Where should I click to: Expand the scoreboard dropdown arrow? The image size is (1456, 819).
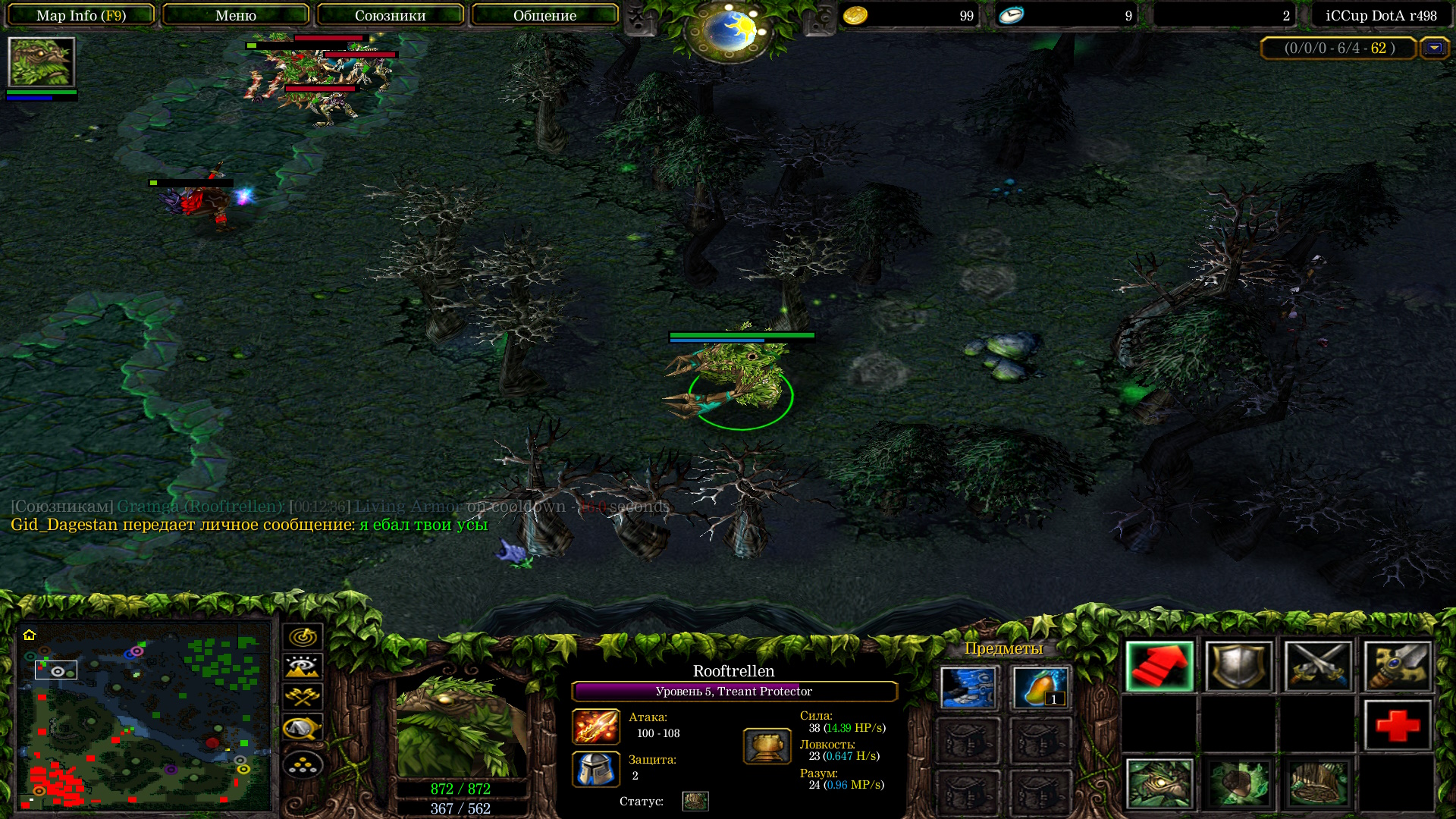[1434, 48]
